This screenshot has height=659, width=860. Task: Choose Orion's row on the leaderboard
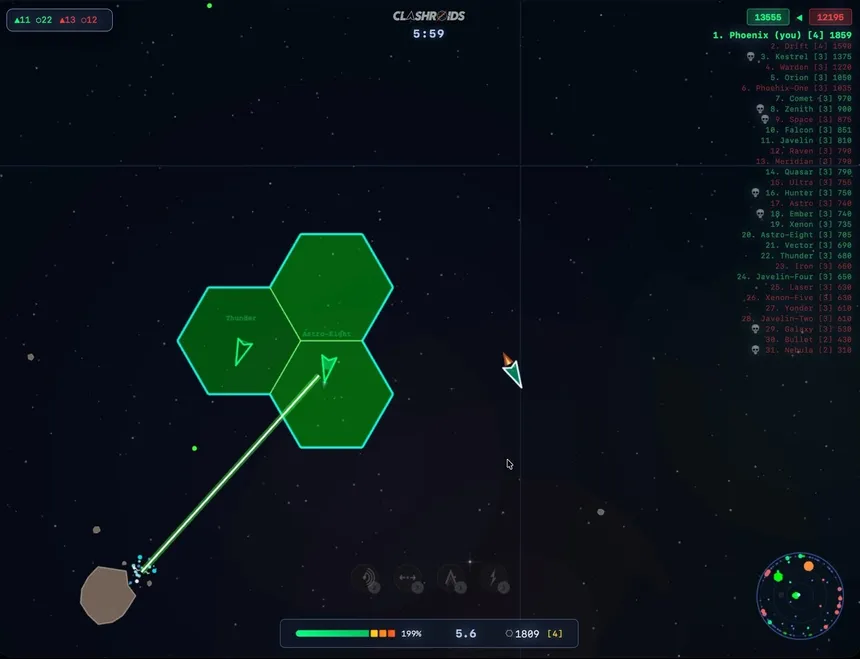coord(810,78)
